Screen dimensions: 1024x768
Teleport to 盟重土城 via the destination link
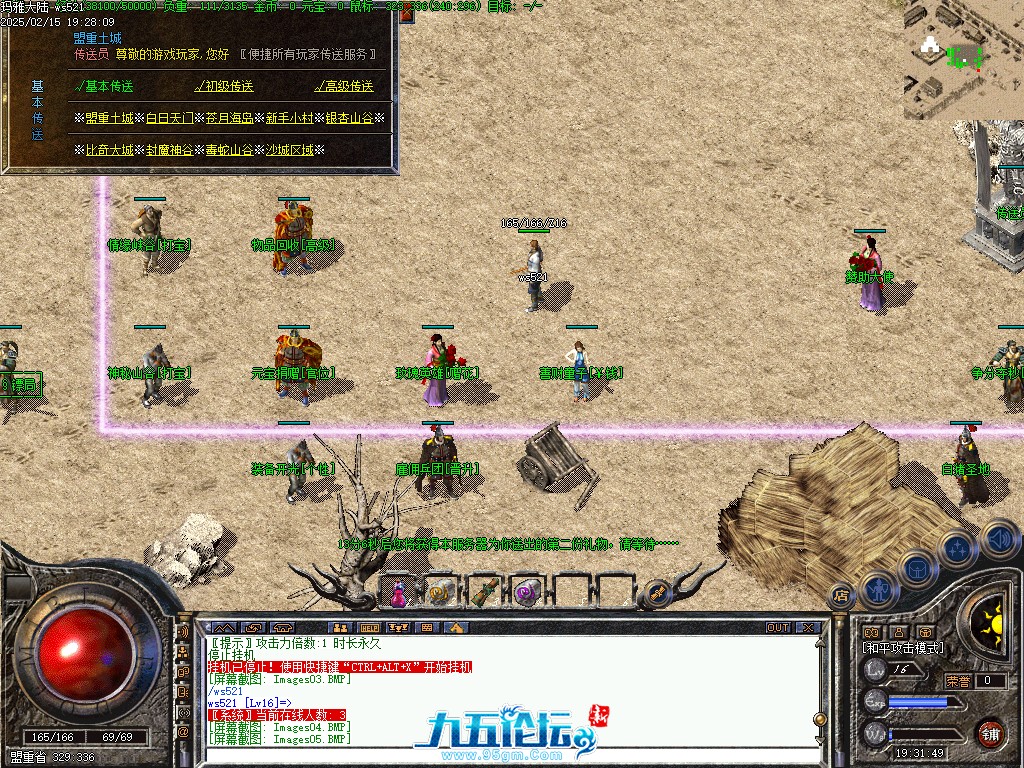[109, 118]
